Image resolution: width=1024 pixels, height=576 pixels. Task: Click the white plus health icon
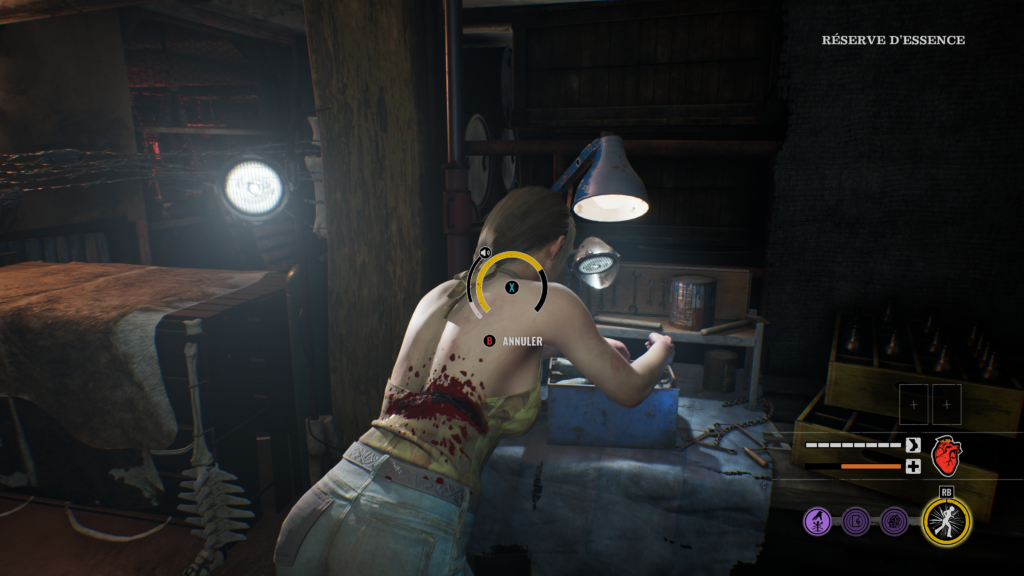tap(912, 466)
